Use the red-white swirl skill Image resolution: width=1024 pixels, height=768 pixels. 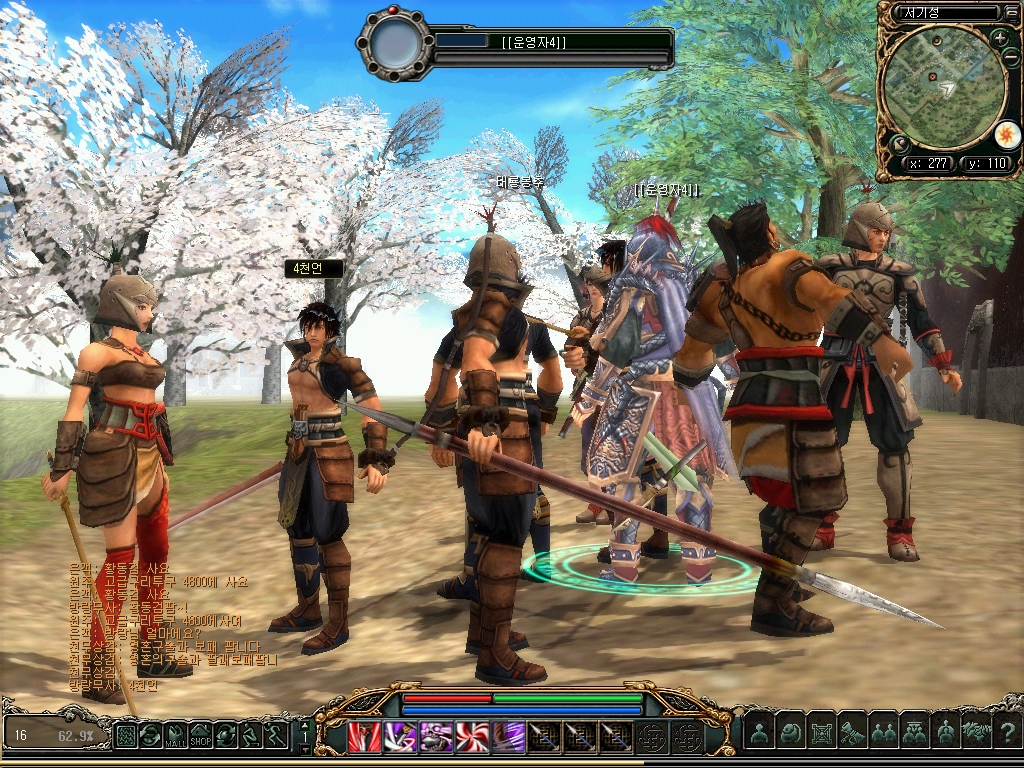[x=472, y=736]
